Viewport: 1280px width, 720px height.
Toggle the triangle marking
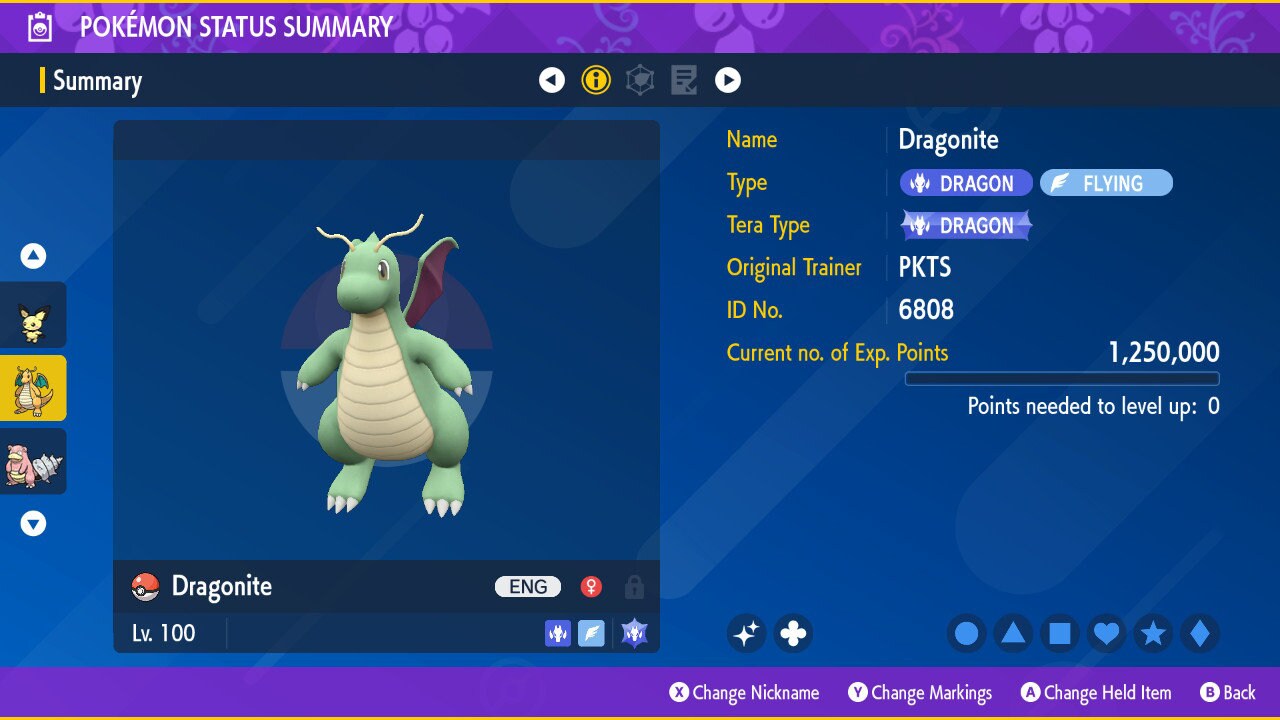click(1013, 633)
